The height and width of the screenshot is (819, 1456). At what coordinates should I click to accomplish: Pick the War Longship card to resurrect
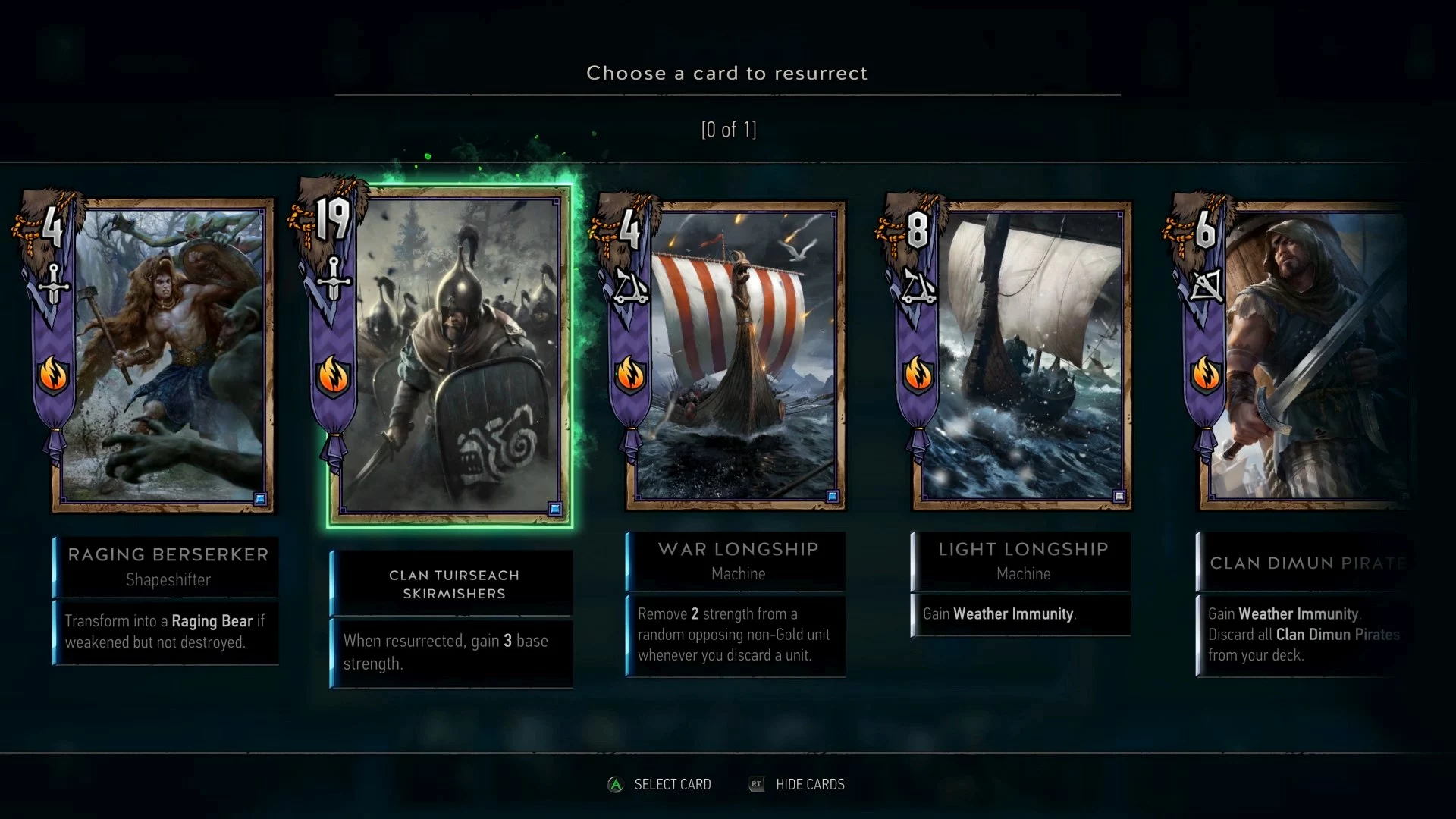click(735, 355)
